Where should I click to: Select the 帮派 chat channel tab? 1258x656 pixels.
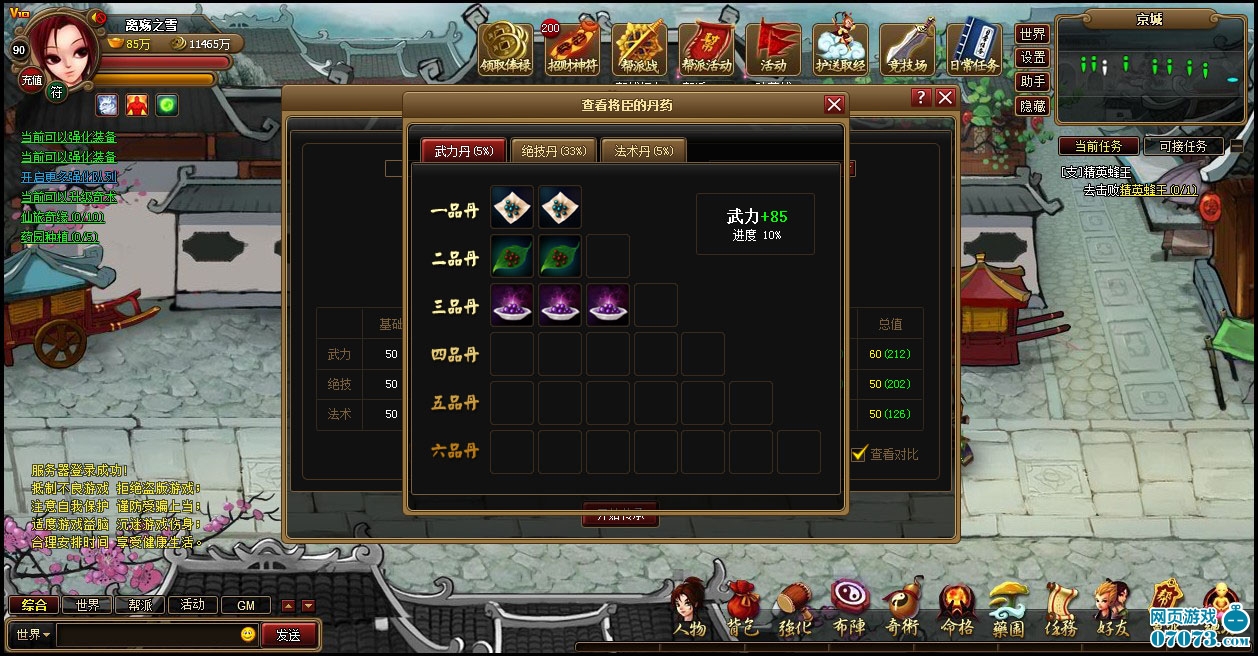point(140,605)
